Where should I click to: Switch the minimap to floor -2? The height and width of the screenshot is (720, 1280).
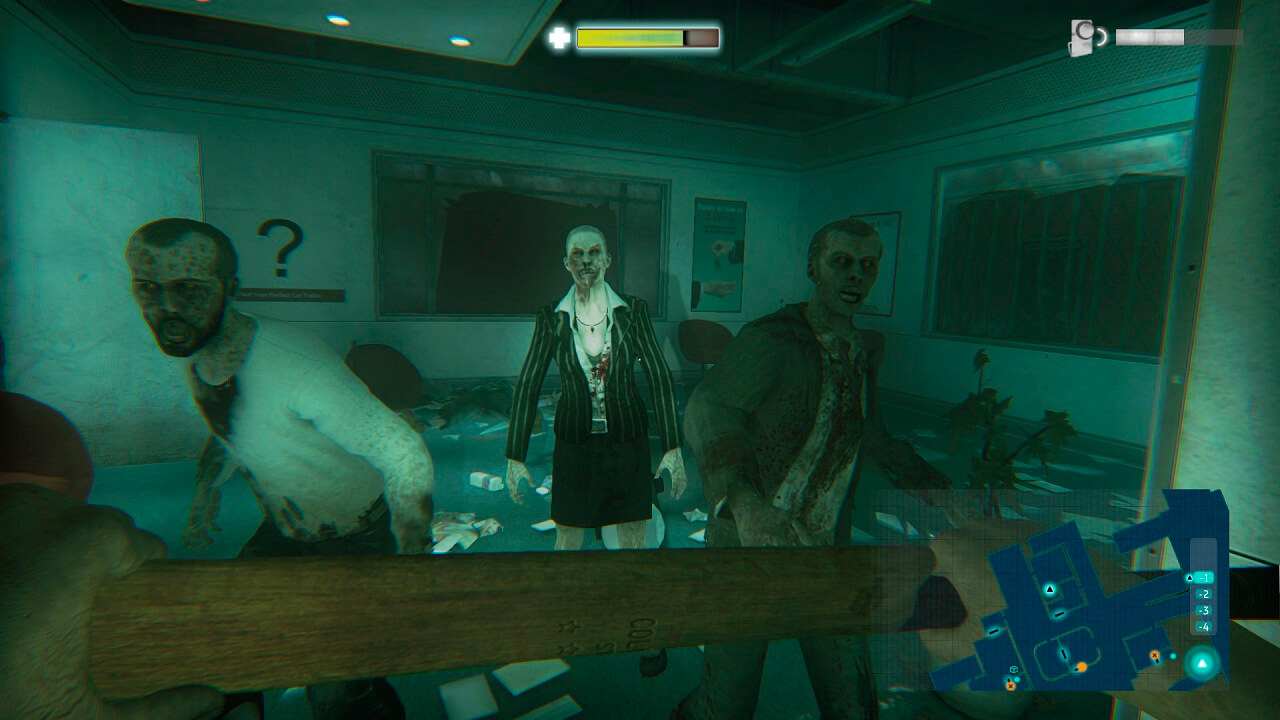[1202, 594]
